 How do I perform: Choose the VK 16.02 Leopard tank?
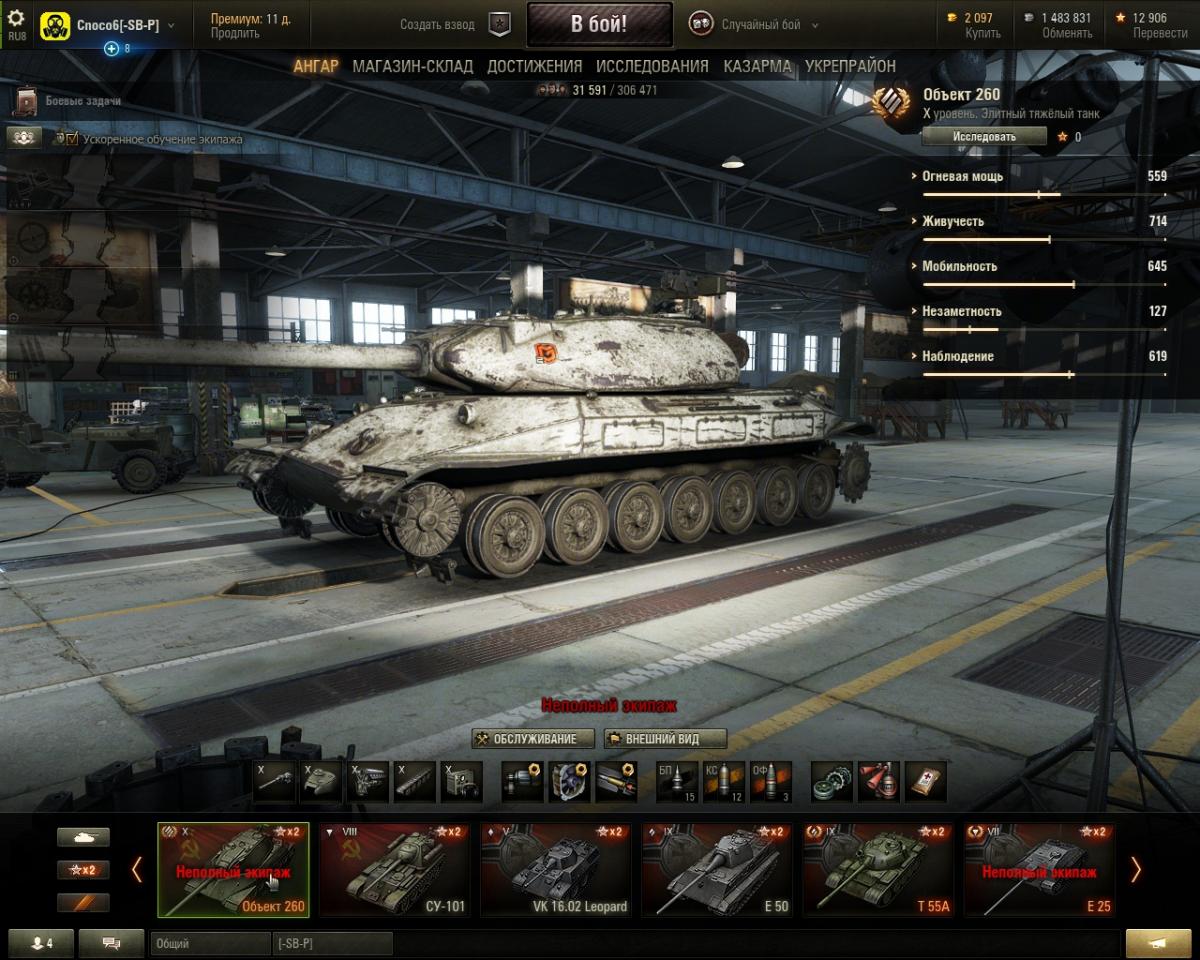pyautogui.click(x=556, y=869)
